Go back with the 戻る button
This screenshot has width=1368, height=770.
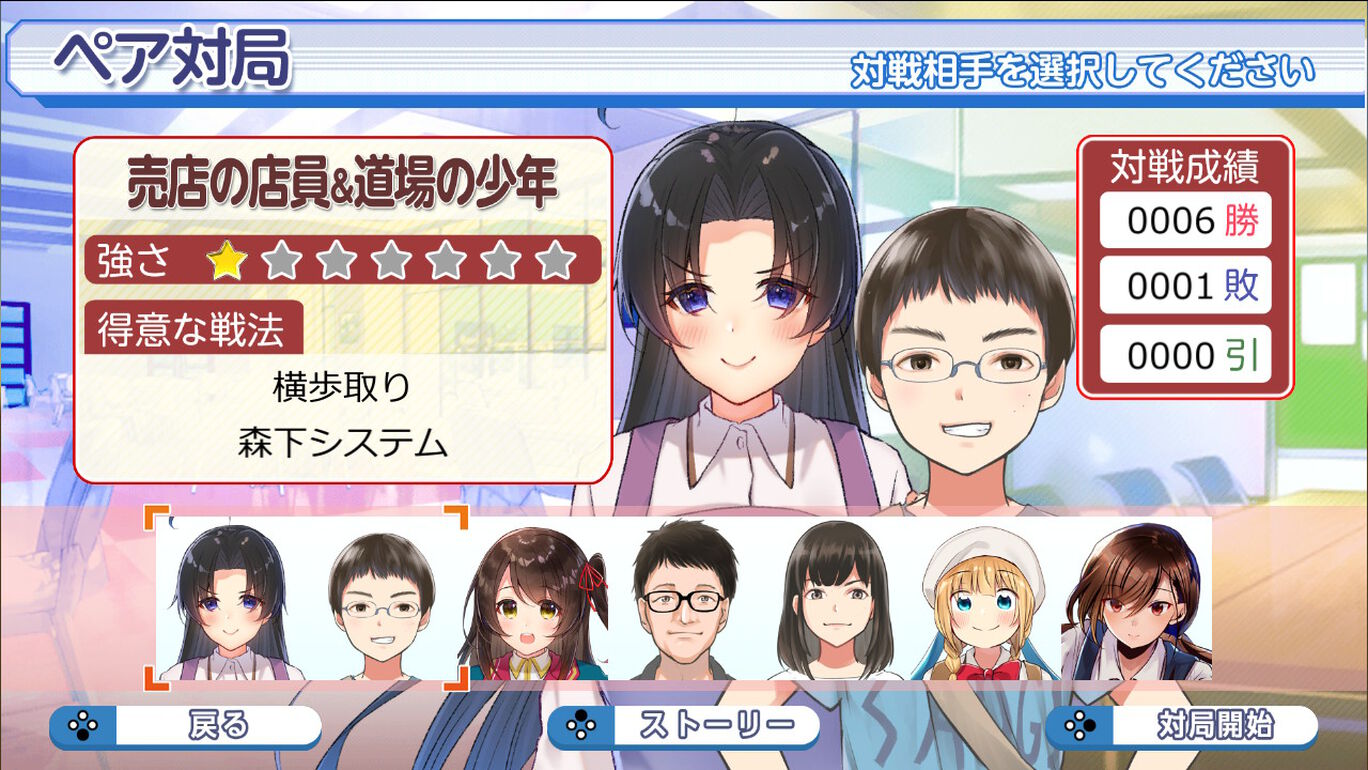point(186,726)
